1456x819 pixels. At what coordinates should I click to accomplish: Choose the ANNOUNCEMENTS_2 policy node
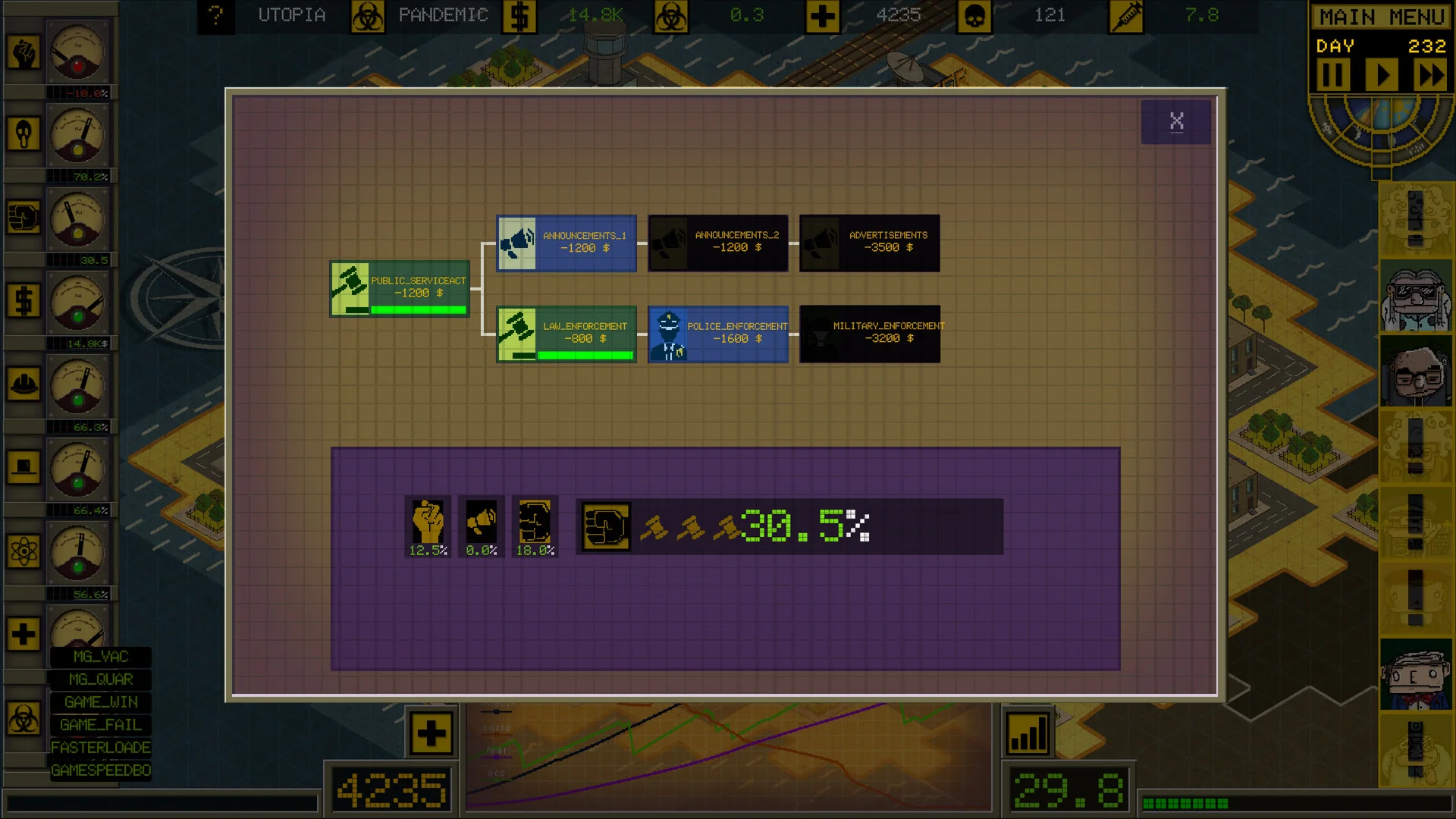718,243
